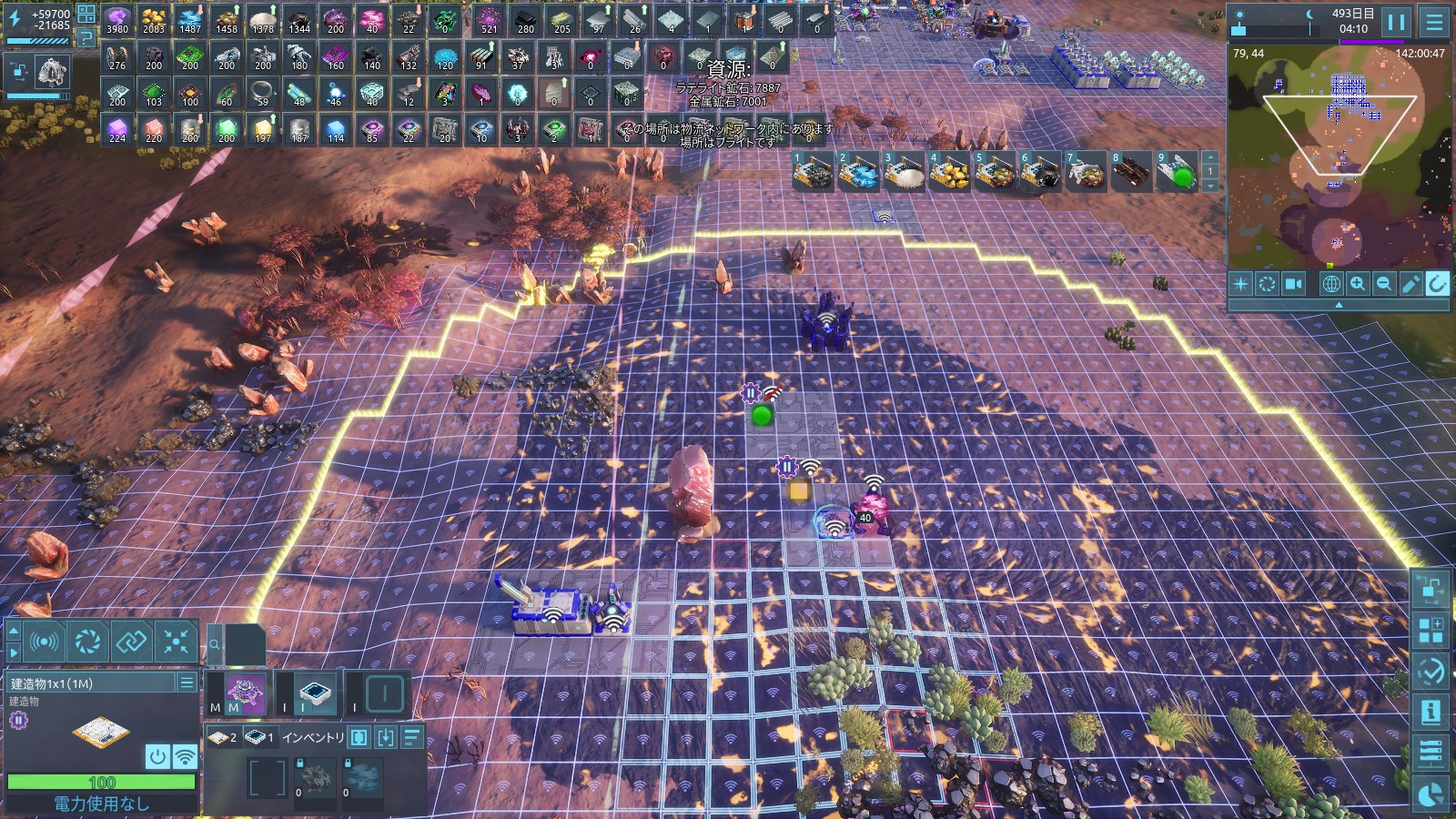Open the main hamburger menu
The width and height of the screenshot is (1456, 819).
(1435, 22)
